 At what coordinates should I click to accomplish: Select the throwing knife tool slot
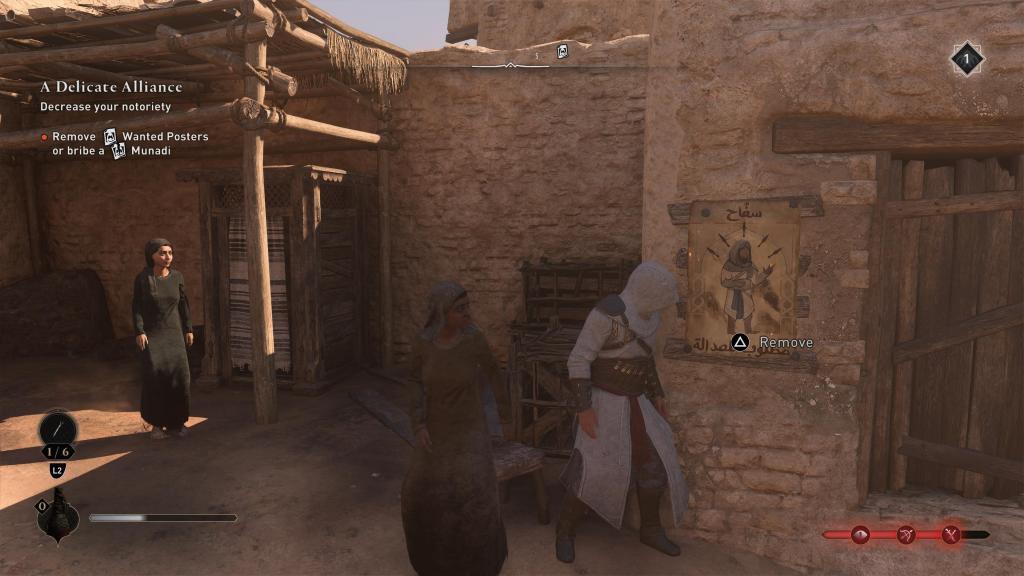(x=57, y=431)
